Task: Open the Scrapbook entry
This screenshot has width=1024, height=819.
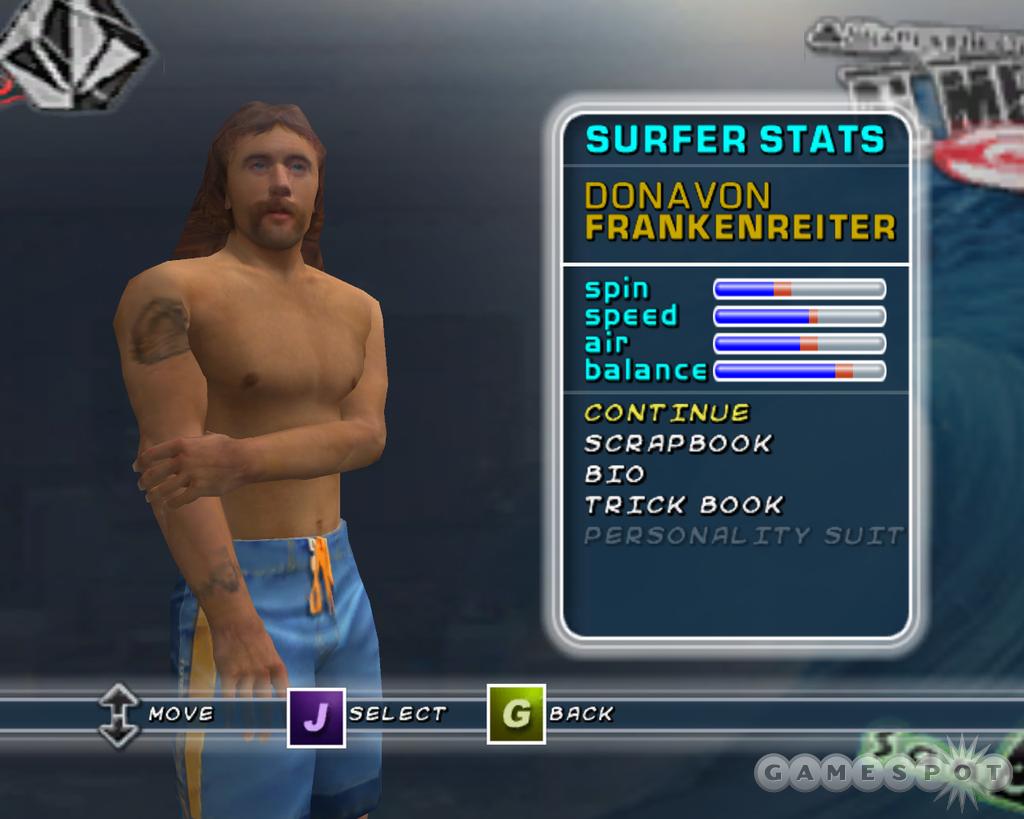Action: coord(678,443)
